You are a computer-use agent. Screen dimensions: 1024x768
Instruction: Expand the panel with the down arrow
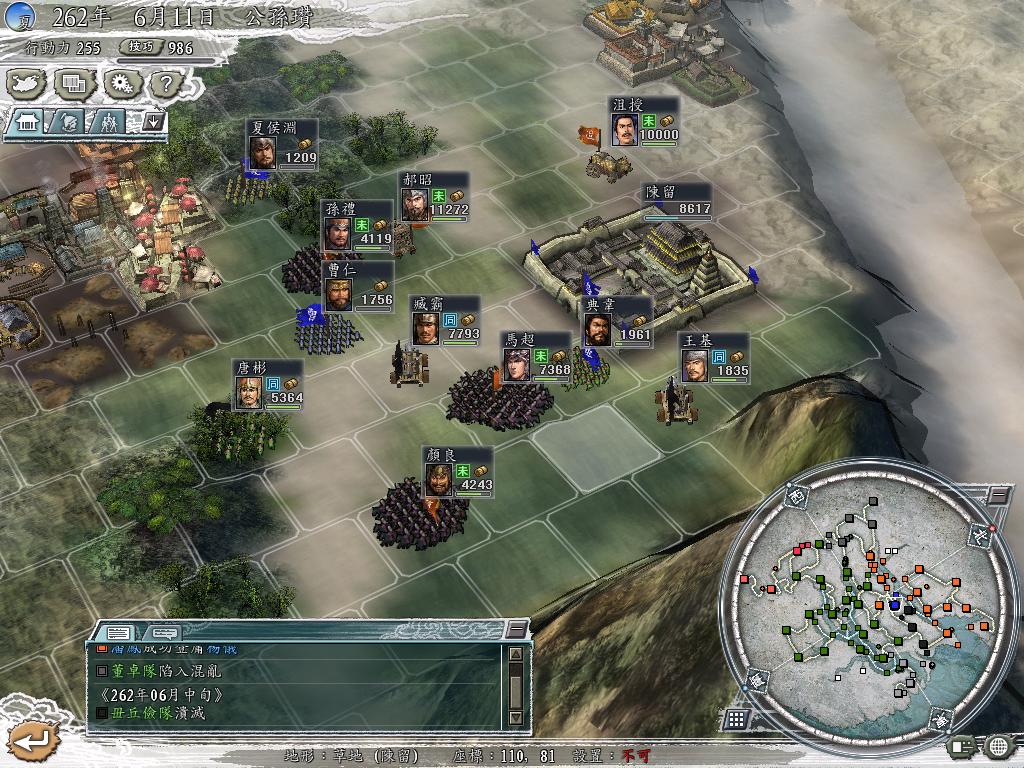pyautogui.click(x=153, y=121)
